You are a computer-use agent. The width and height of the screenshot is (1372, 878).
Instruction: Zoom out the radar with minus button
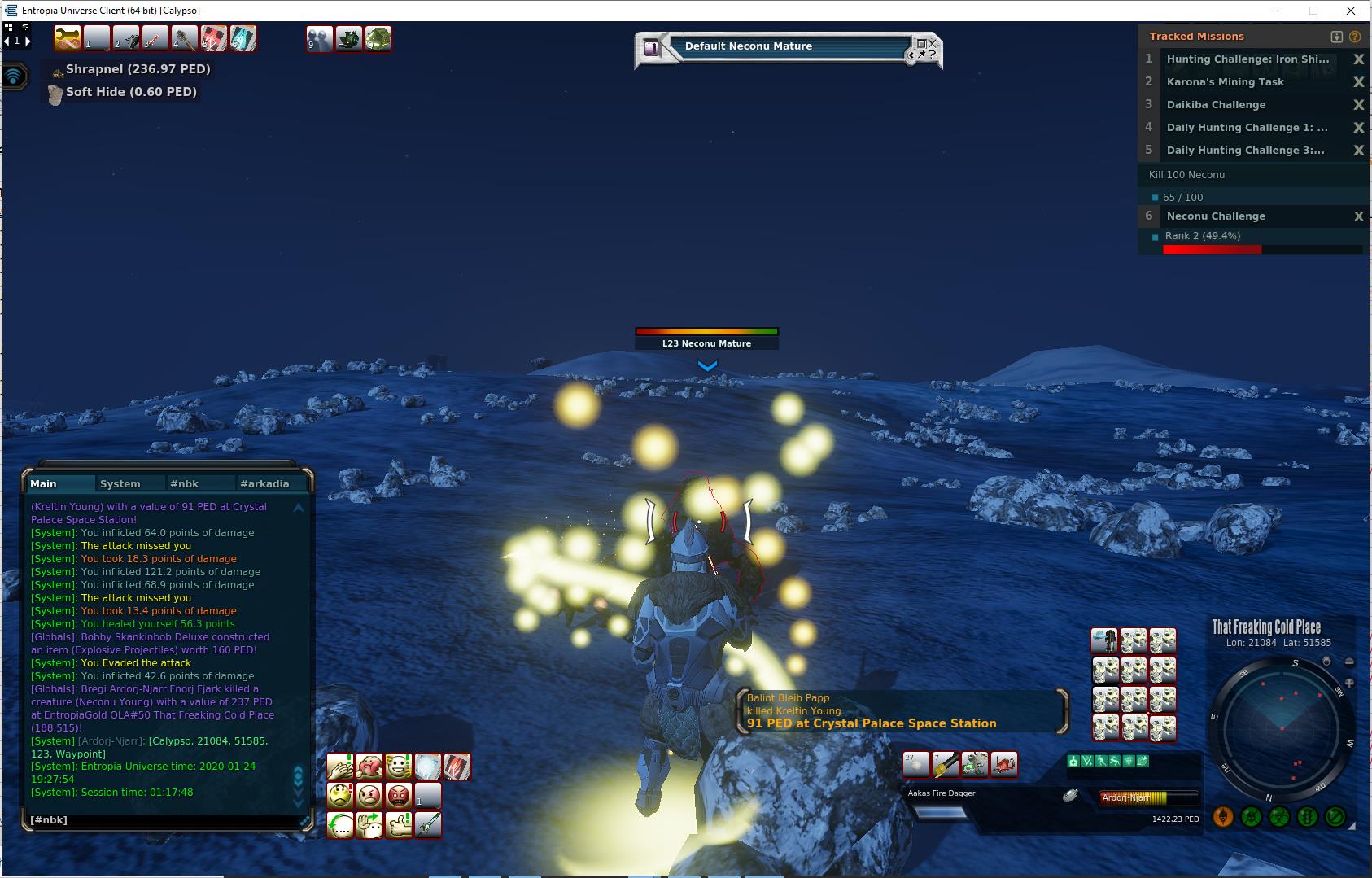pyautogui.click(x=1349, y=662)
